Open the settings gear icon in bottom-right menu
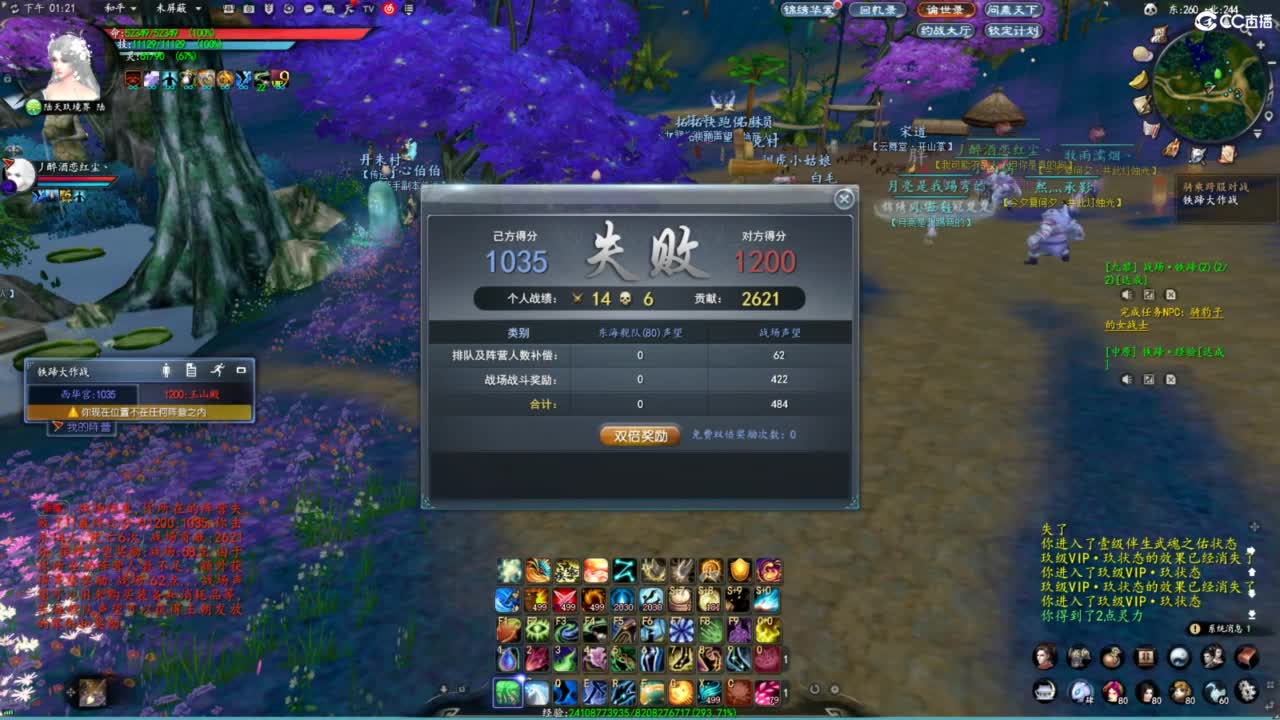Viewport: 1280px width, 720px height. [1246, 691]
